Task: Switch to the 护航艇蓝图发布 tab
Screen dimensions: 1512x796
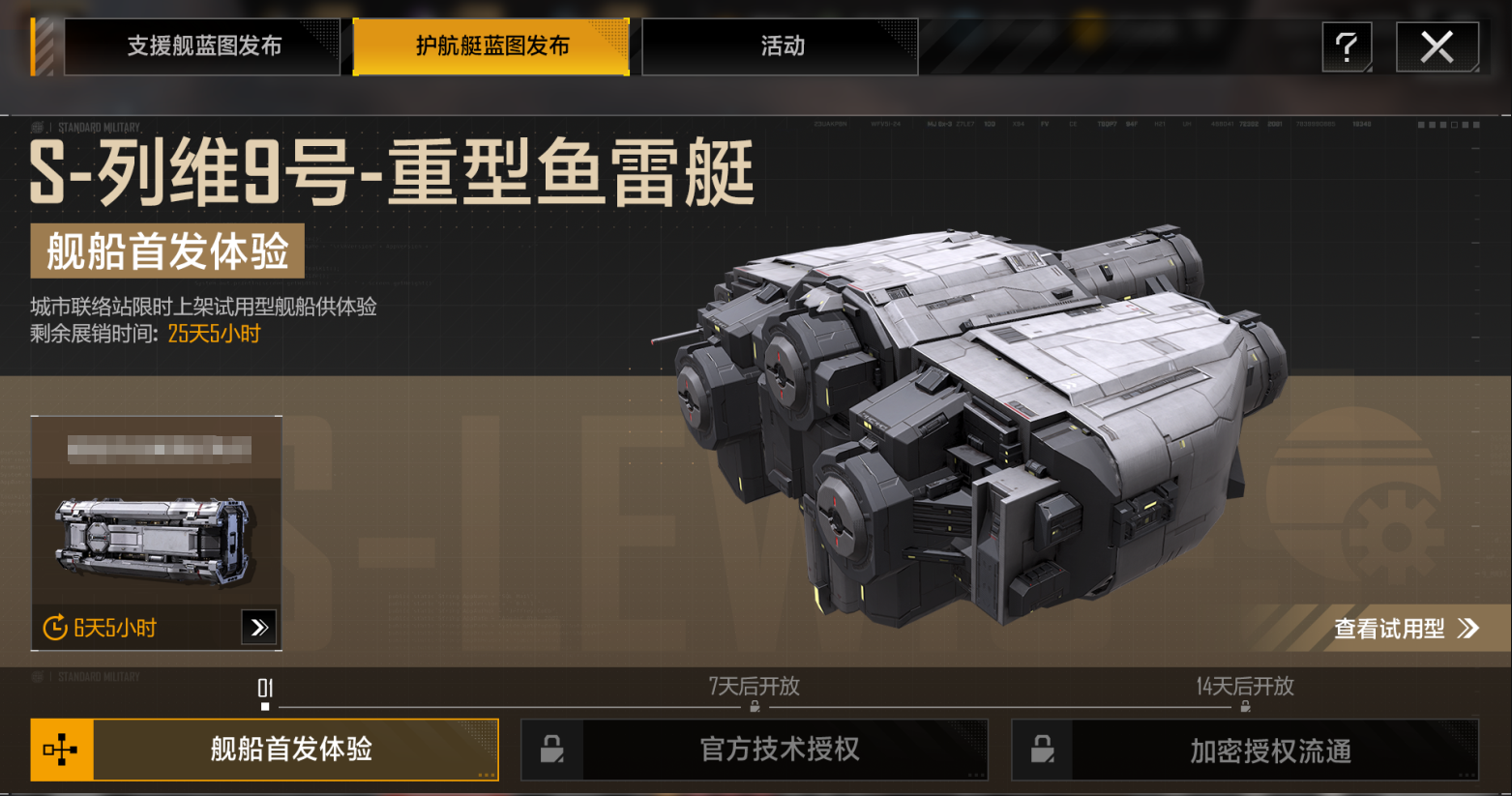Action: pos(489,44)
